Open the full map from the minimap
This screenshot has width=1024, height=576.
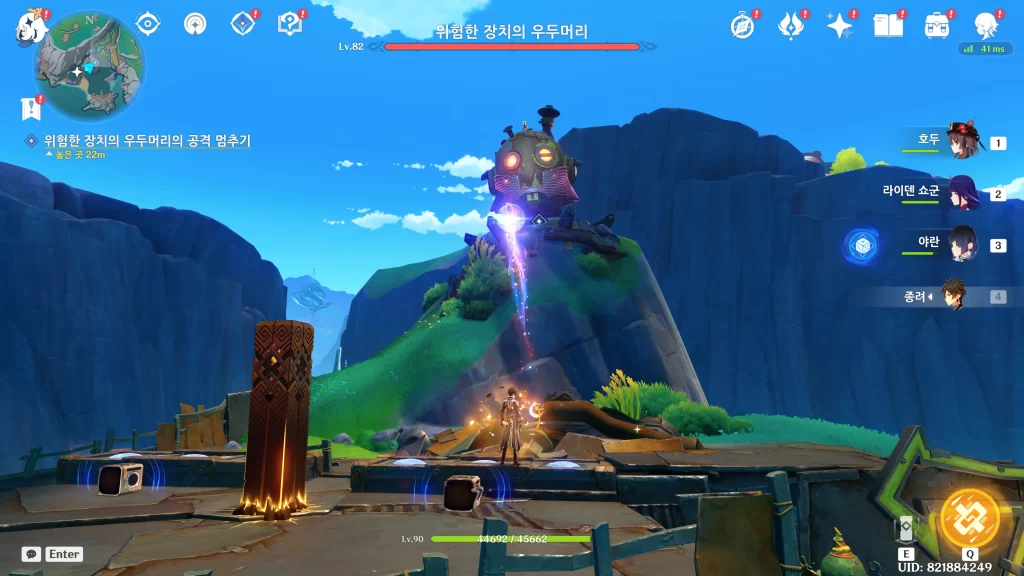pyautogui.click(x=89, y=65)
